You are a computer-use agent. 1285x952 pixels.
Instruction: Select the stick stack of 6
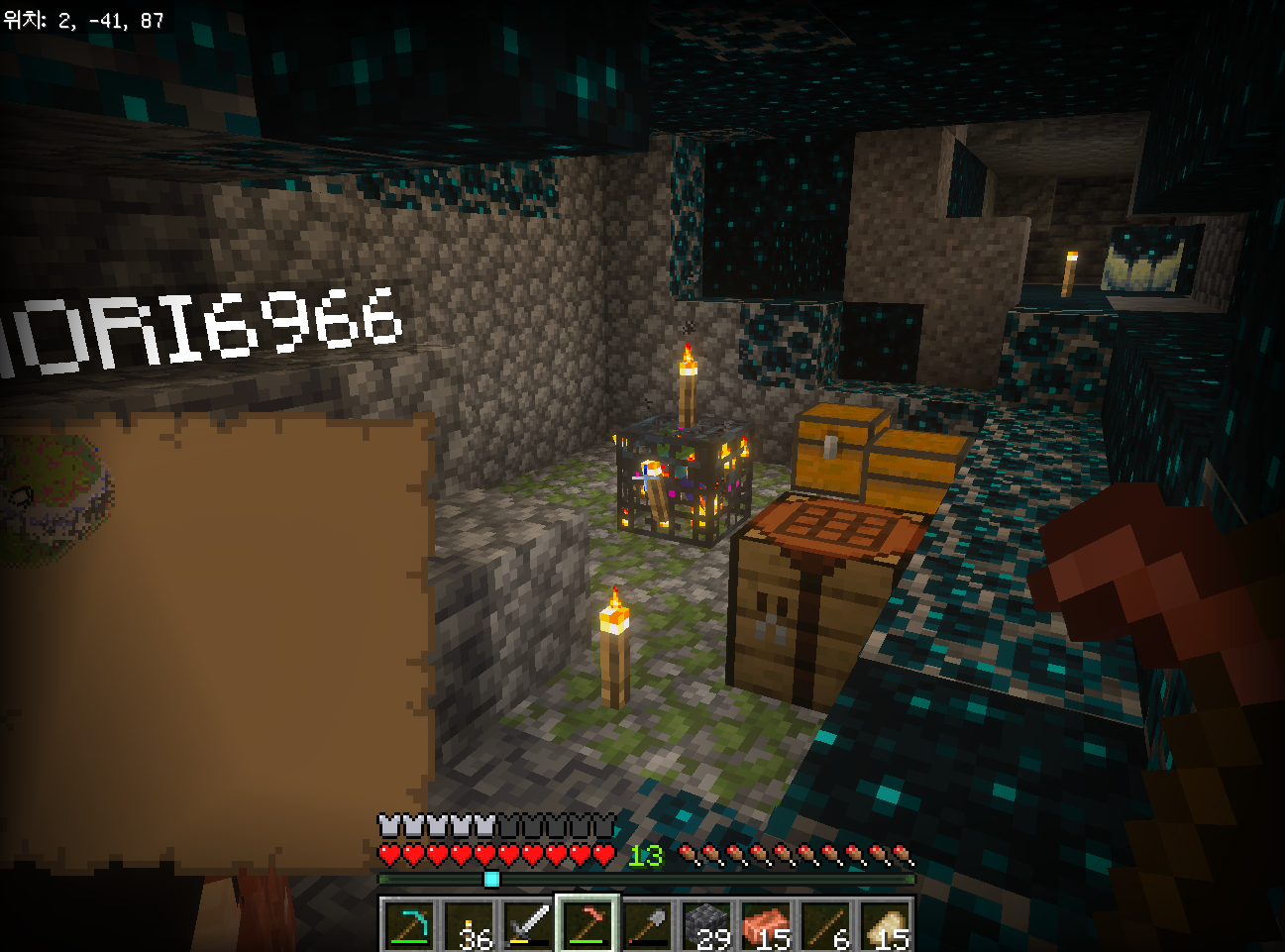825,925
